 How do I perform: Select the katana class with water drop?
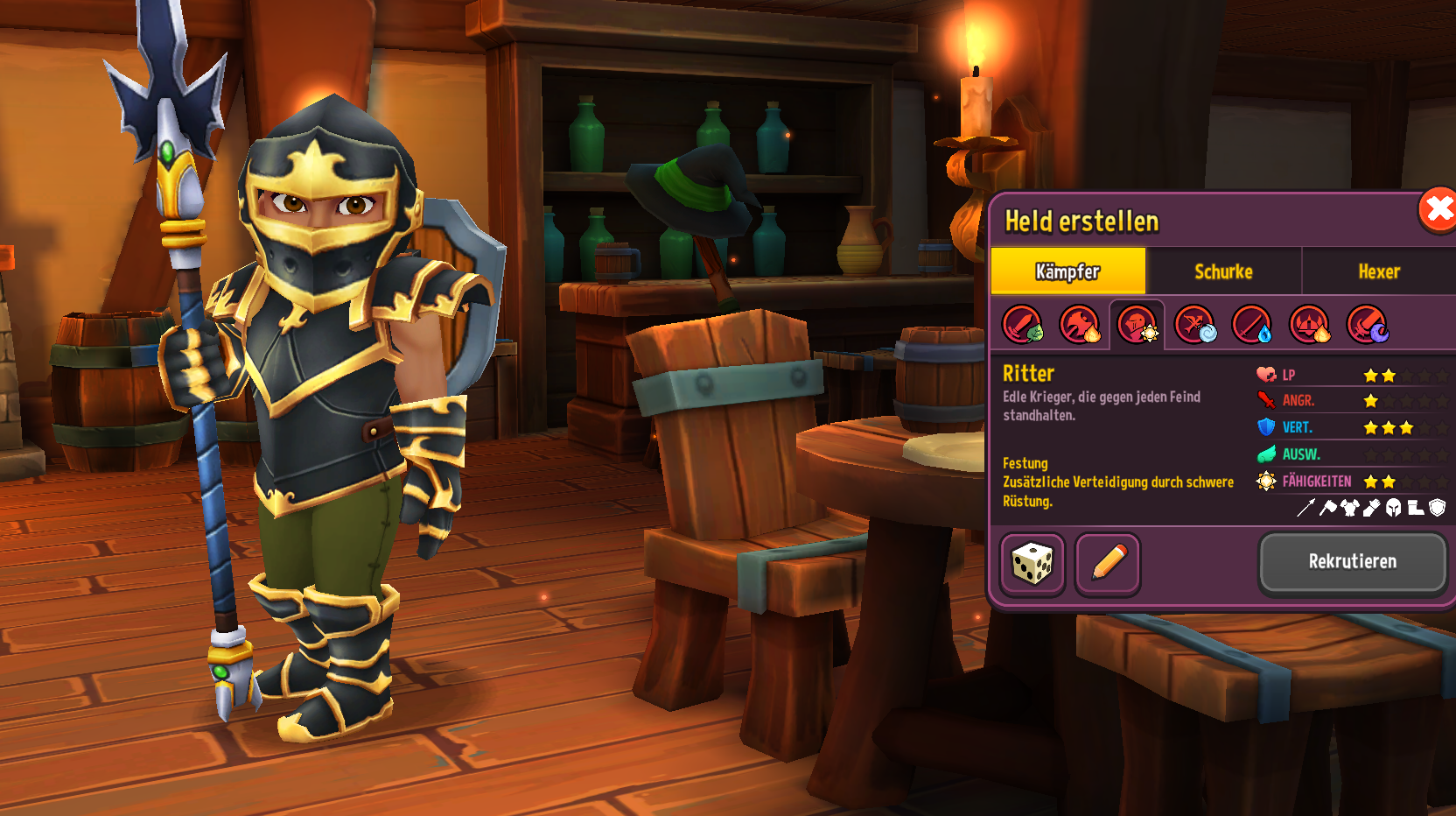pos(1252,325)
